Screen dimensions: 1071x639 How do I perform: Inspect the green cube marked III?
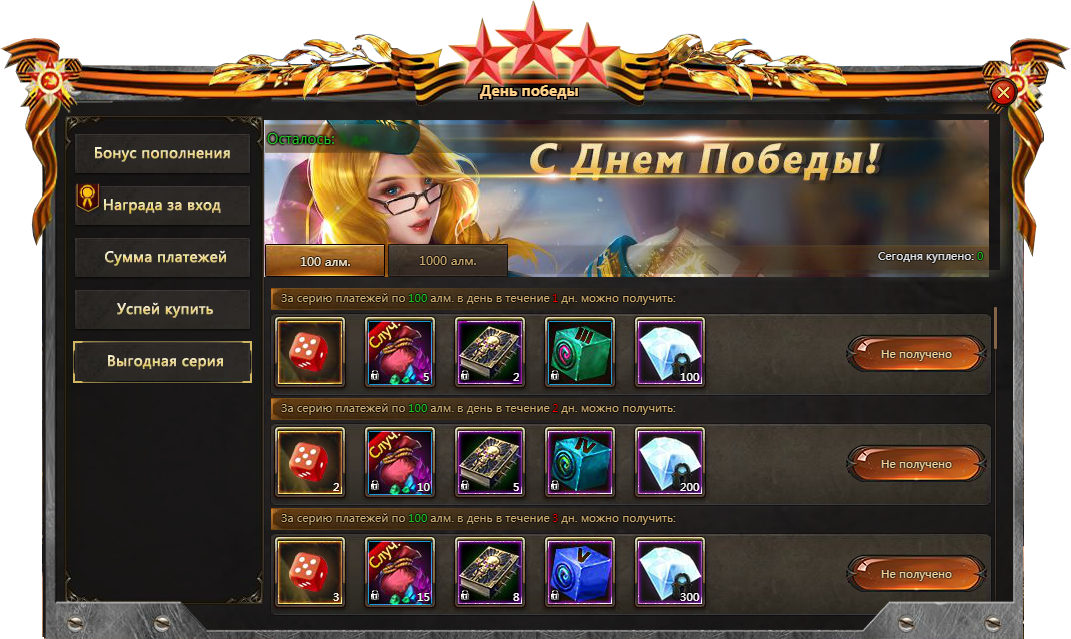coord(580,352)
